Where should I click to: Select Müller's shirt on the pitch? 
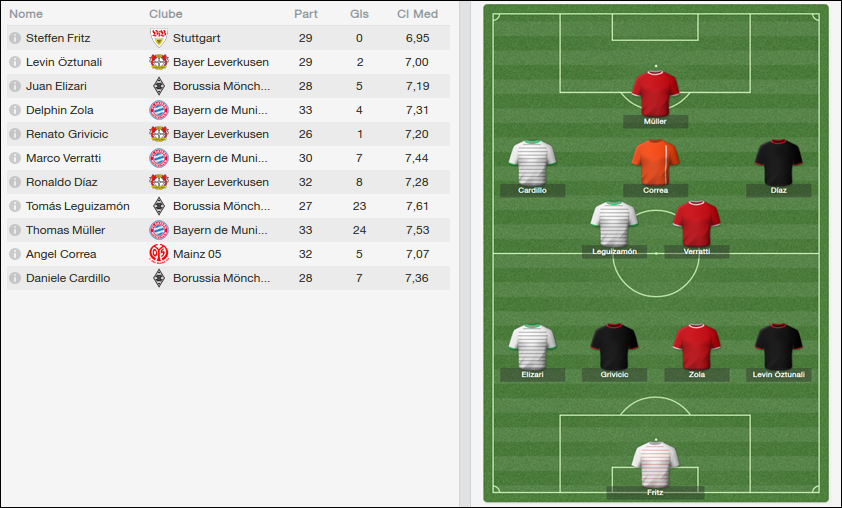click(655, 93)
